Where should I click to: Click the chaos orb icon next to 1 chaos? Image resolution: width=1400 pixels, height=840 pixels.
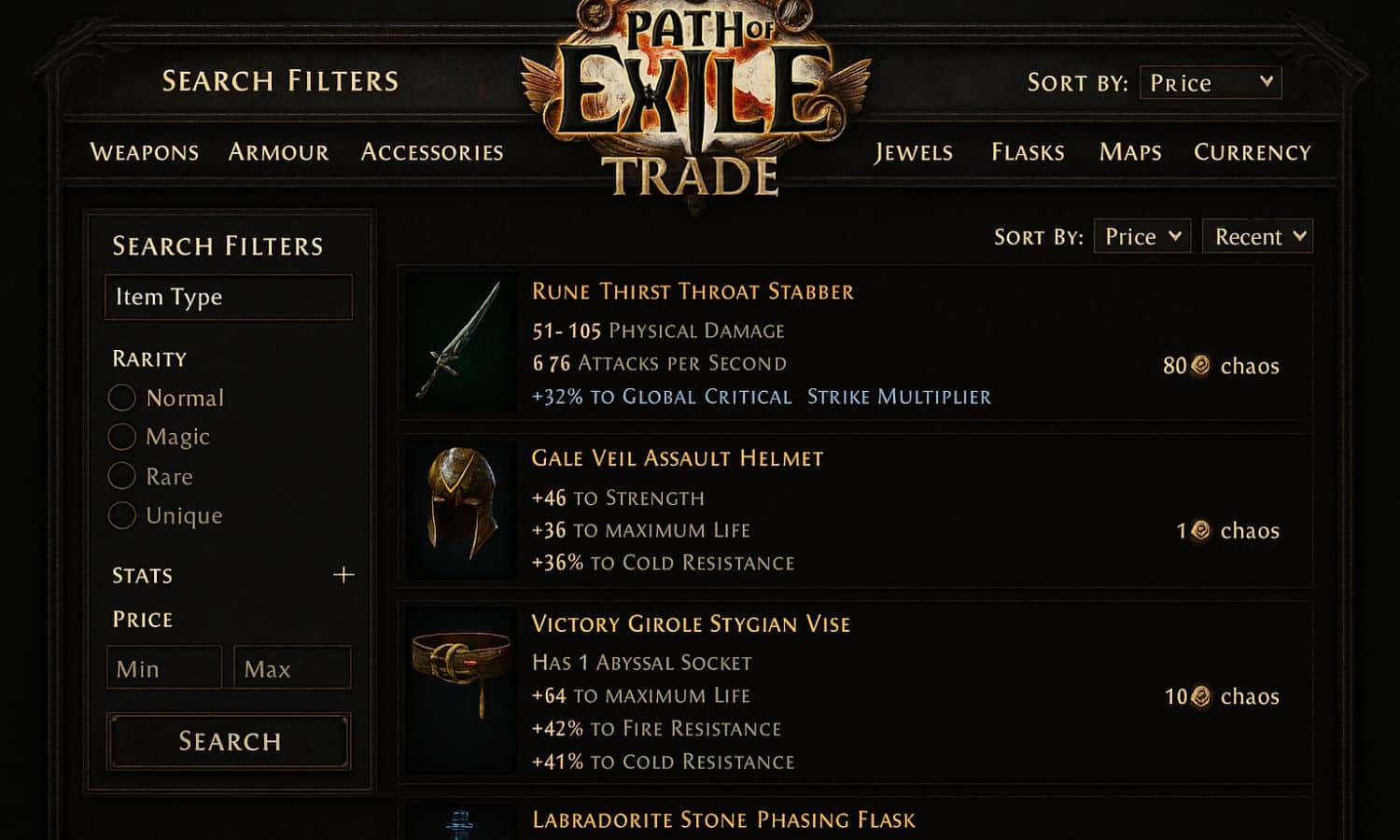pyautogui.click(x=1199, y=530)
